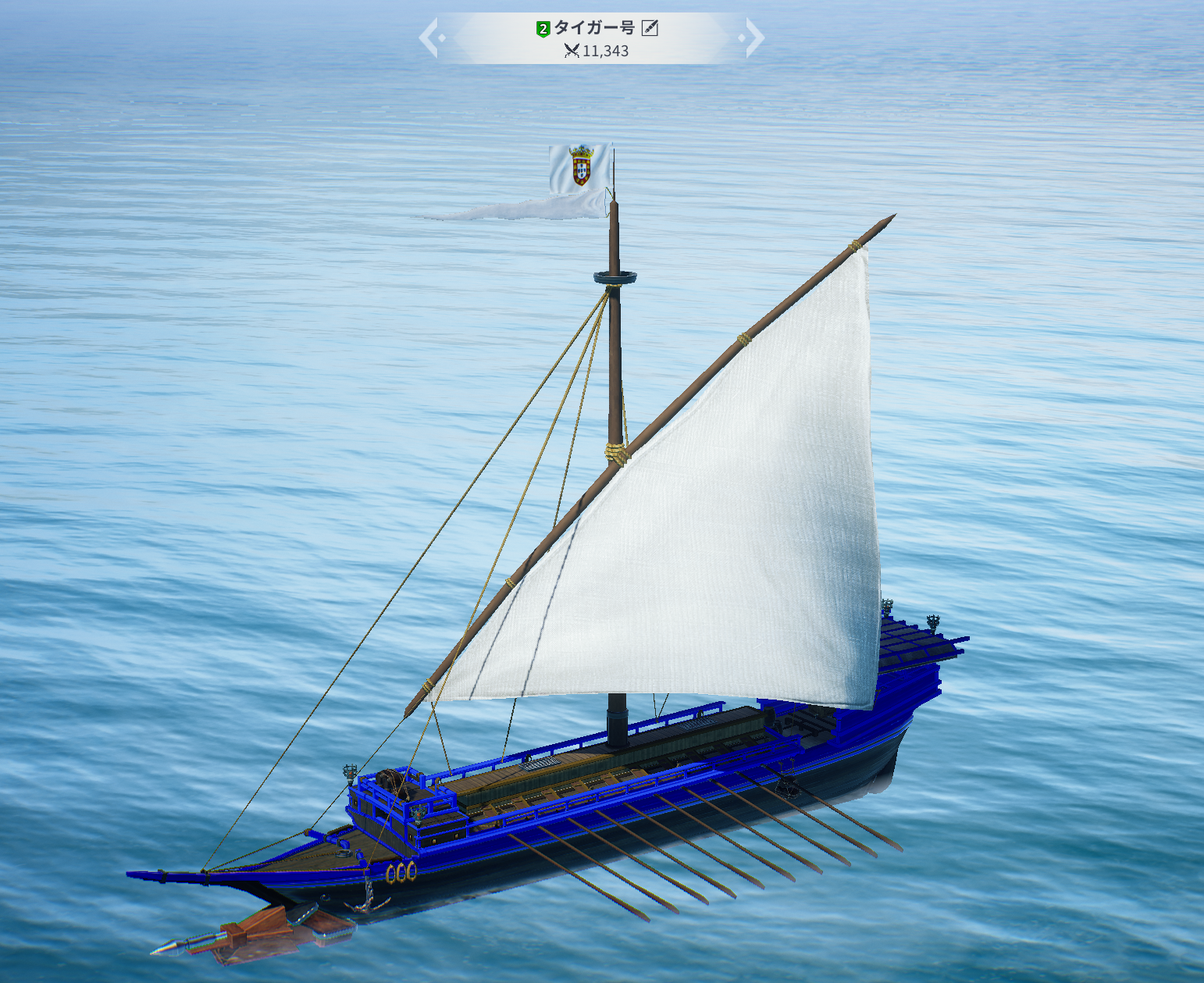Switch to the next ship with right arrow
The height and width of the screenshot is (983, 1204).
point(753,38)
